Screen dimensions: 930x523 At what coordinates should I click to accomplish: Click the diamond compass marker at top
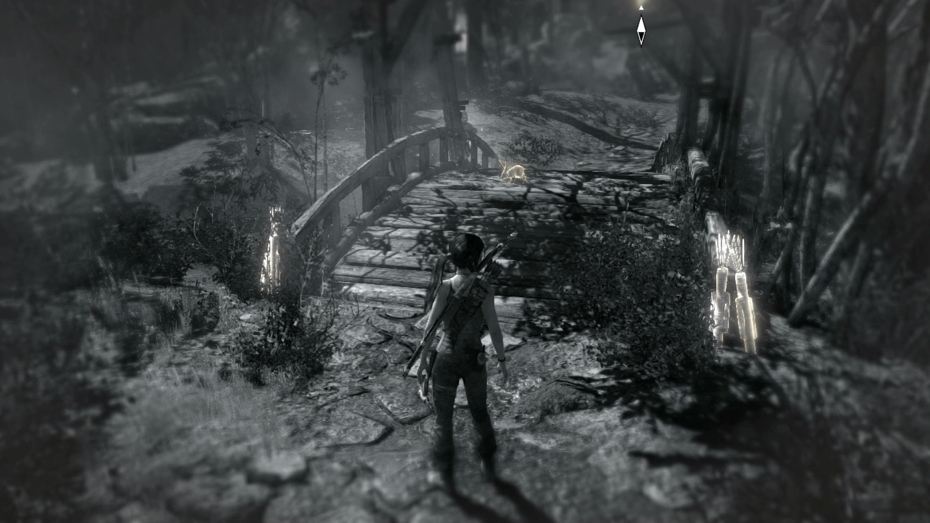coord(641,28)
